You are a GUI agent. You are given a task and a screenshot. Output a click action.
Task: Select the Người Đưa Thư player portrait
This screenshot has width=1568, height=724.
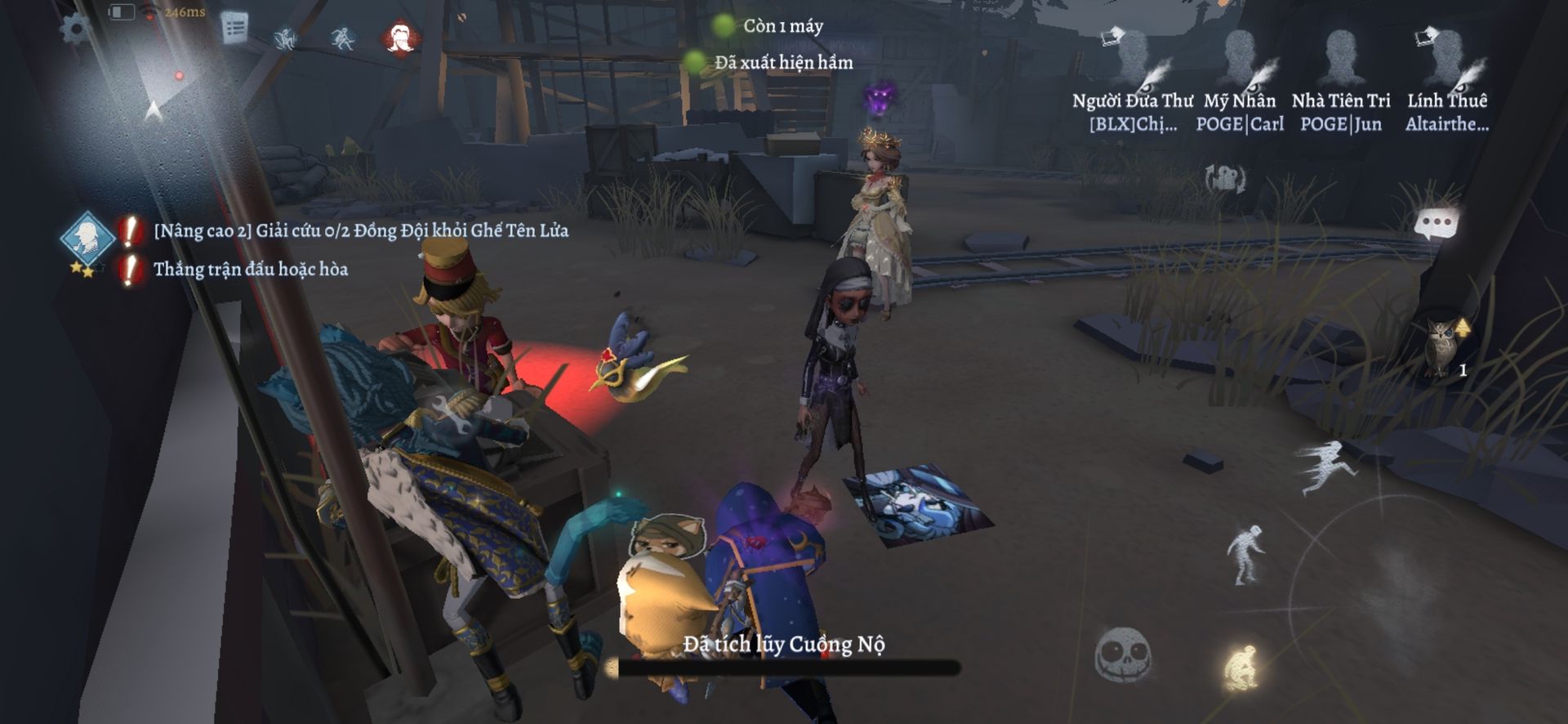tap(1133, 61)
